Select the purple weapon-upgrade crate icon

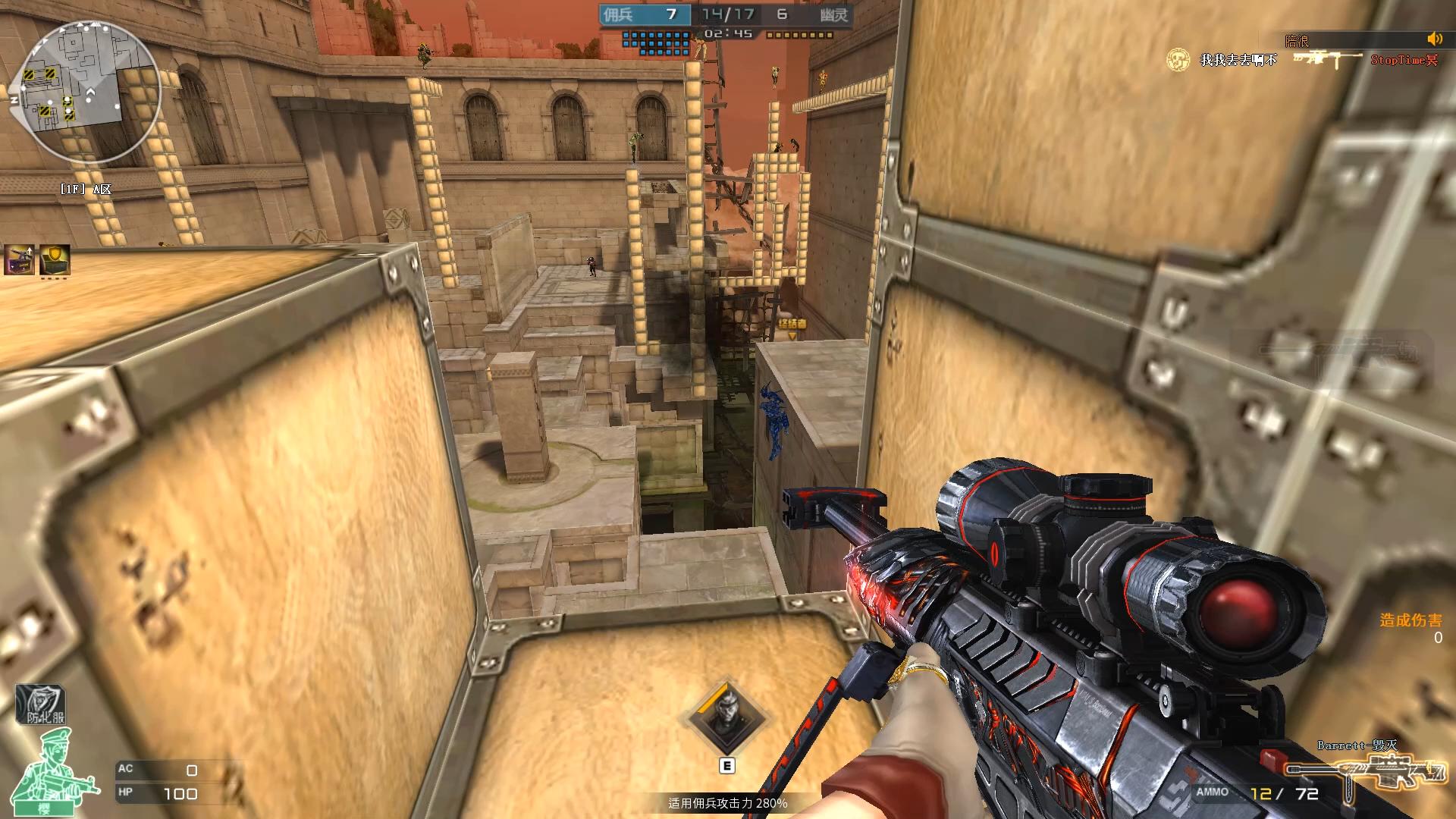[19, 260]
